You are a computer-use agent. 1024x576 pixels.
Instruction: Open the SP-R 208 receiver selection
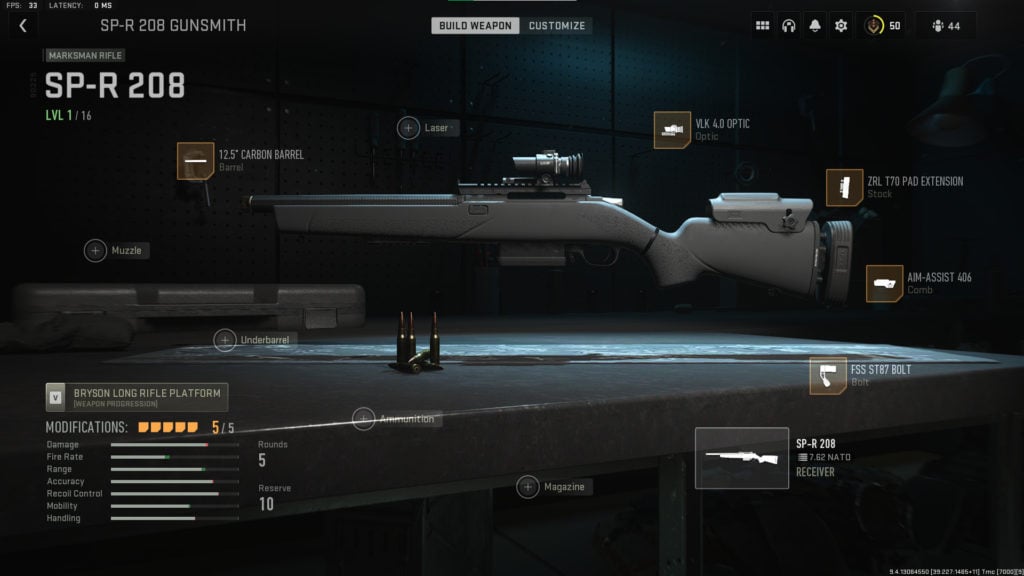pos(739,458)
